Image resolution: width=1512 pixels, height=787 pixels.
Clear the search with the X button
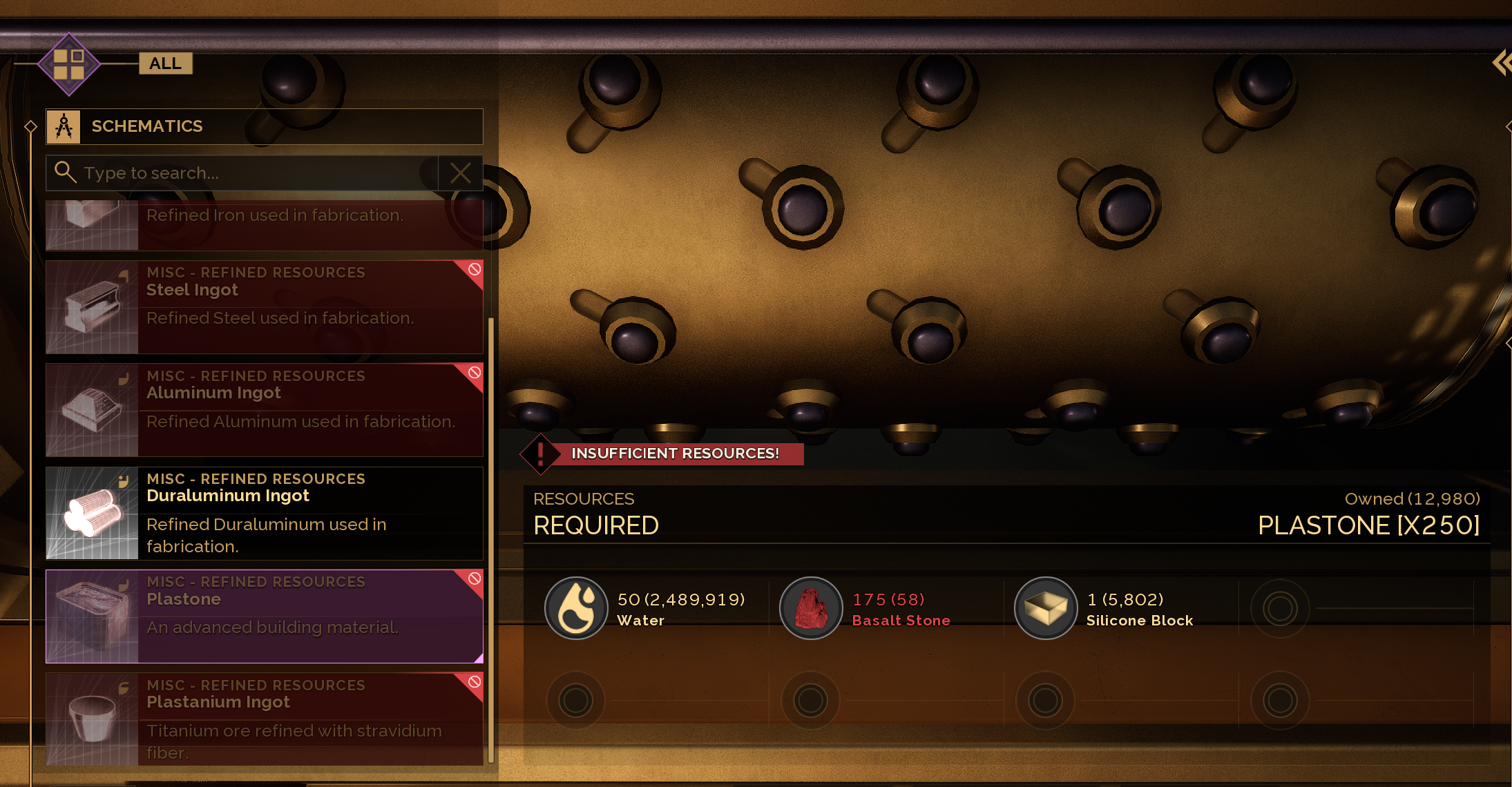(461, 173)
